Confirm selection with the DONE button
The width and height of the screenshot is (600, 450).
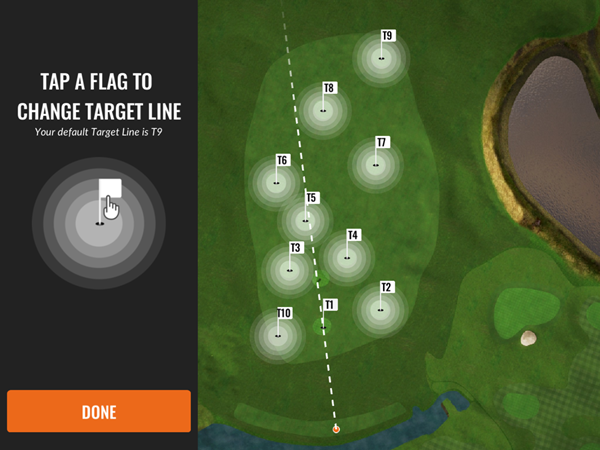(x=98, y=411)
